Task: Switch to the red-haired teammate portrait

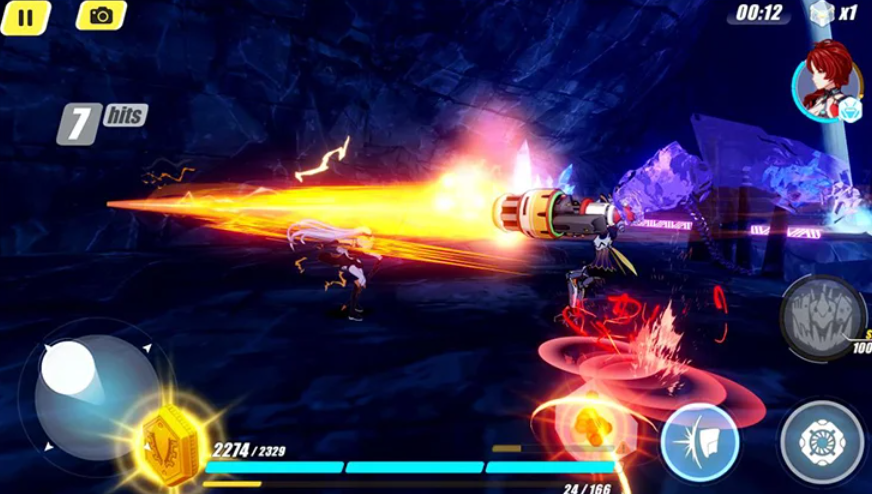Action: pyautogui.click(x=827, y=79)
